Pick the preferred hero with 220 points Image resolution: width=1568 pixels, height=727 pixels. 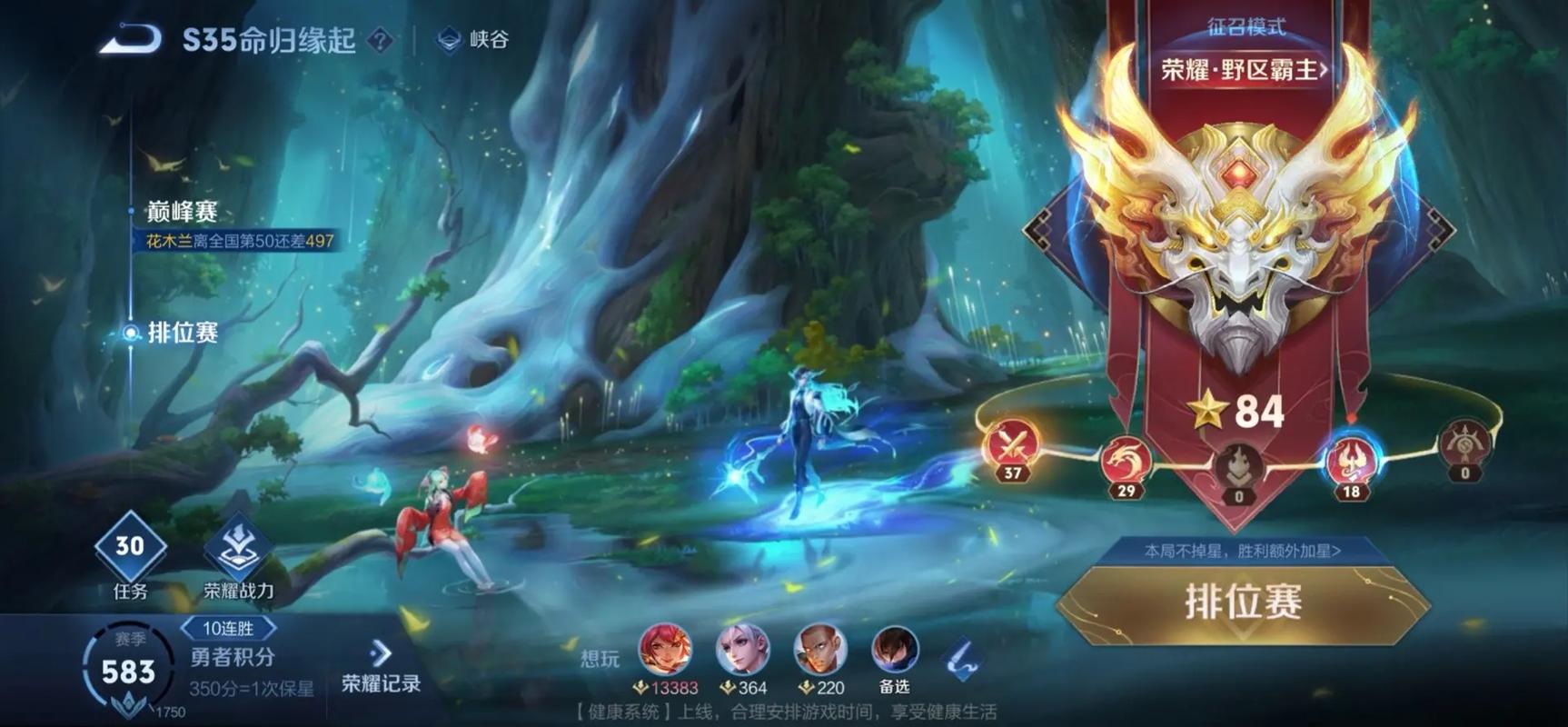pyautogui.click(x=820, y=651)
